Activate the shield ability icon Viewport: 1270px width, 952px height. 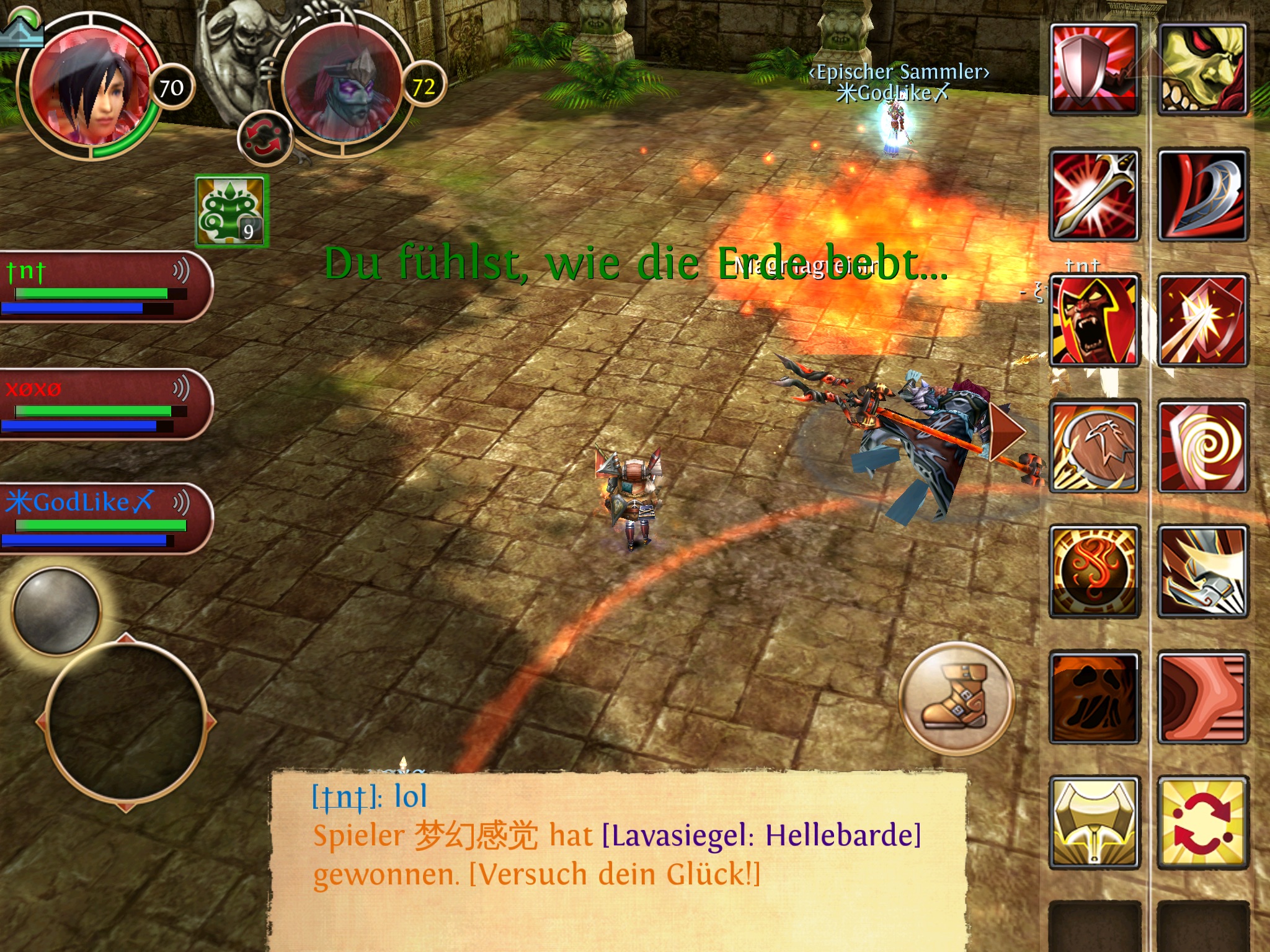point(1095,69)
